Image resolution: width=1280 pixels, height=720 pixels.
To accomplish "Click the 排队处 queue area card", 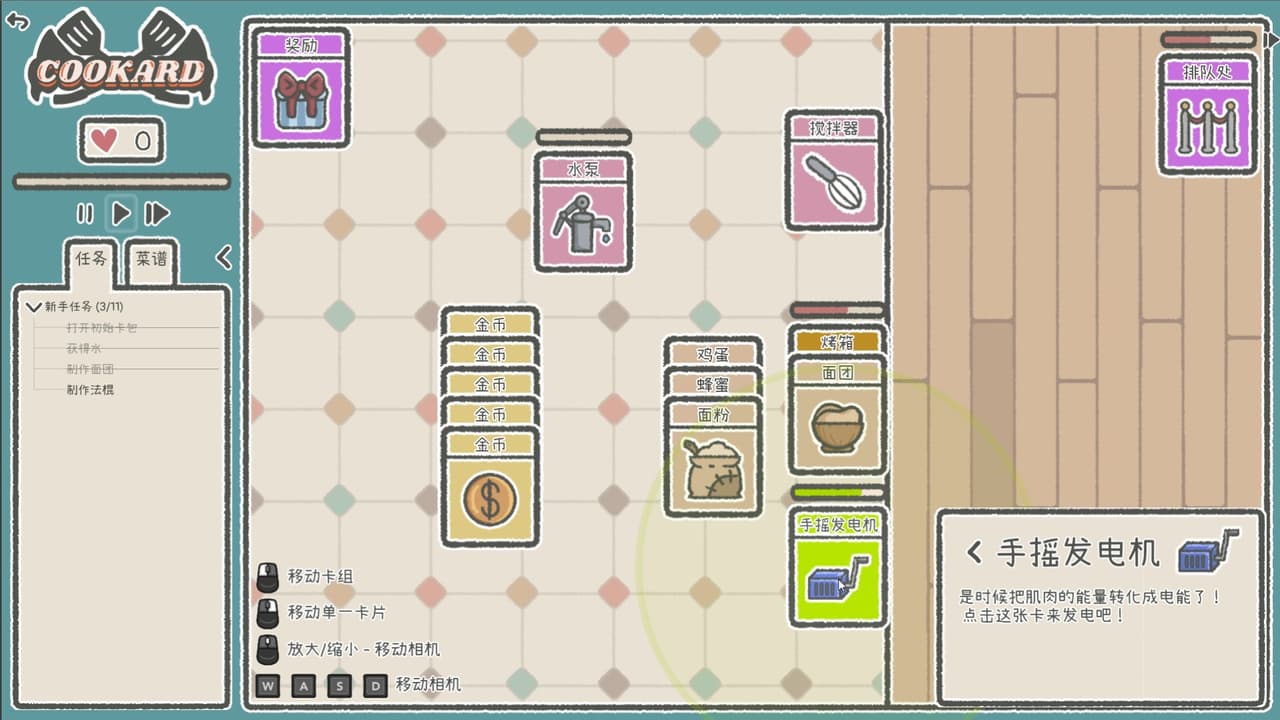I will click(1208, 124).
